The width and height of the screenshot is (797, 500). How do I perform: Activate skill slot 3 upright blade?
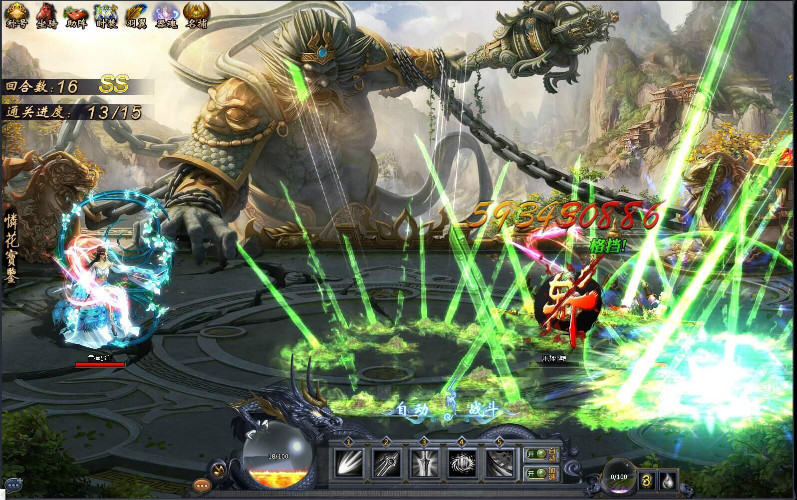[x=424, y=463]
